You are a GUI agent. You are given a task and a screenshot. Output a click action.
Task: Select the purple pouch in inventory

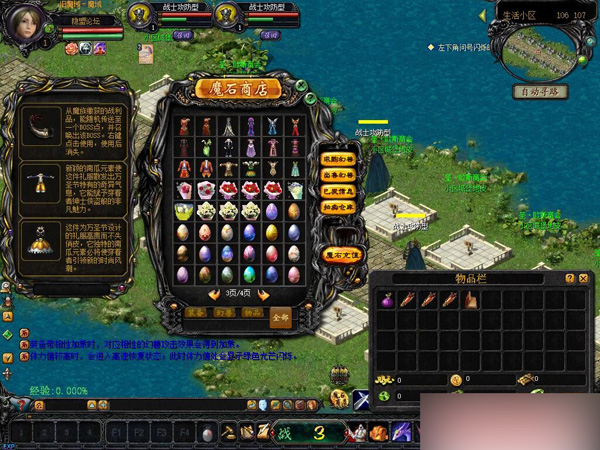(387, 299)
